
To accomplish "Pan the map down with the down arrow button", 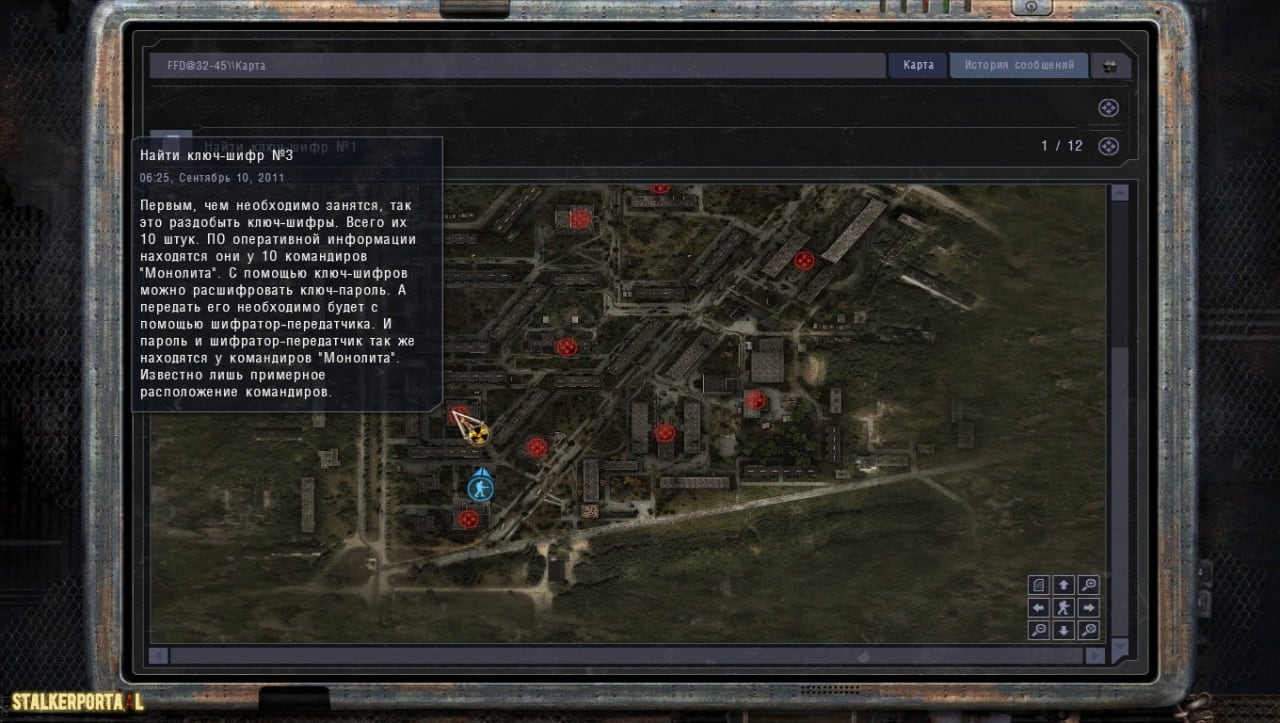I will 1064,630.
